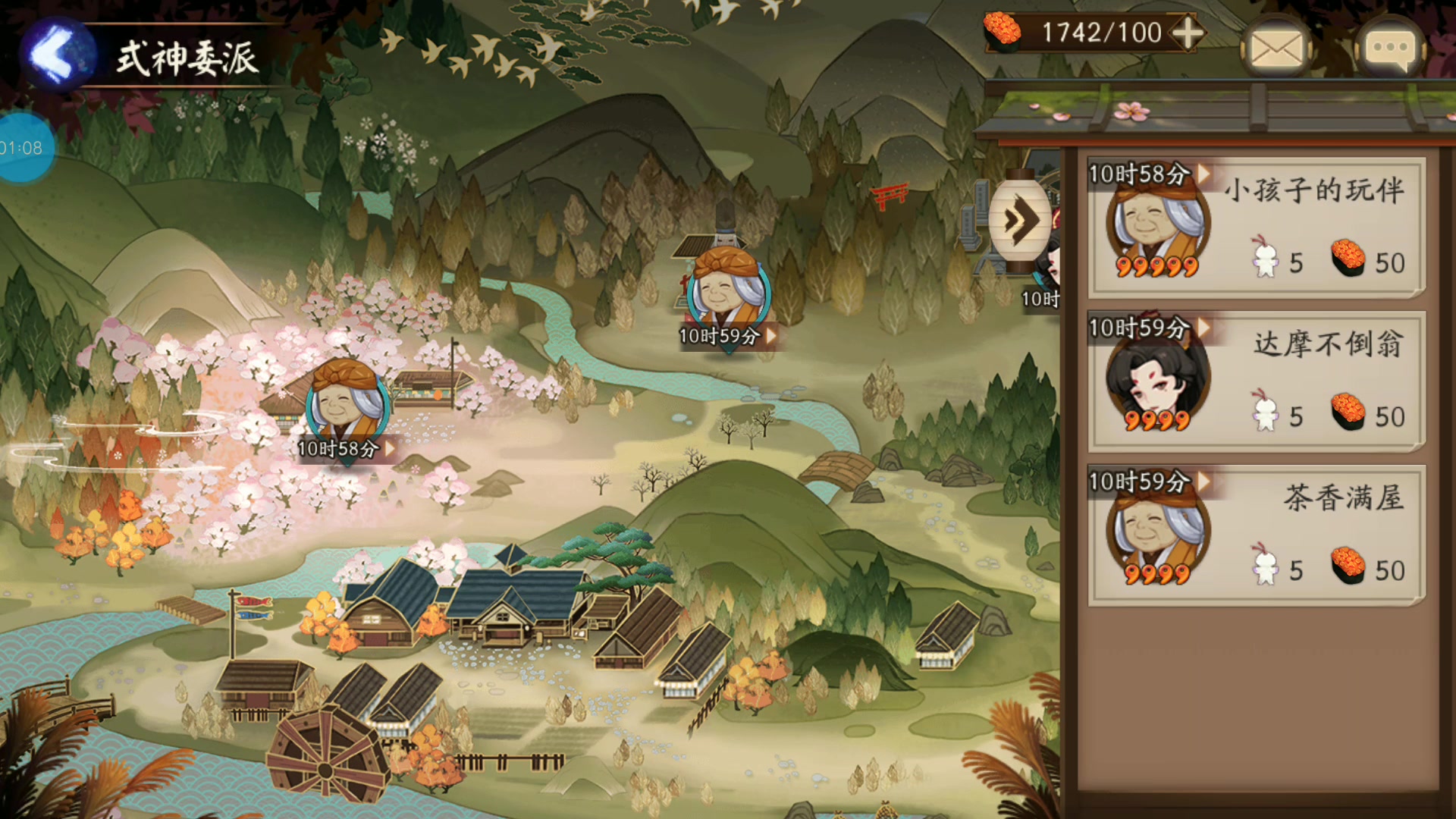1456x819 pixels.
Task: Open the chat speech bubble
Action: pyautogui.click(x=1390, y=49)
